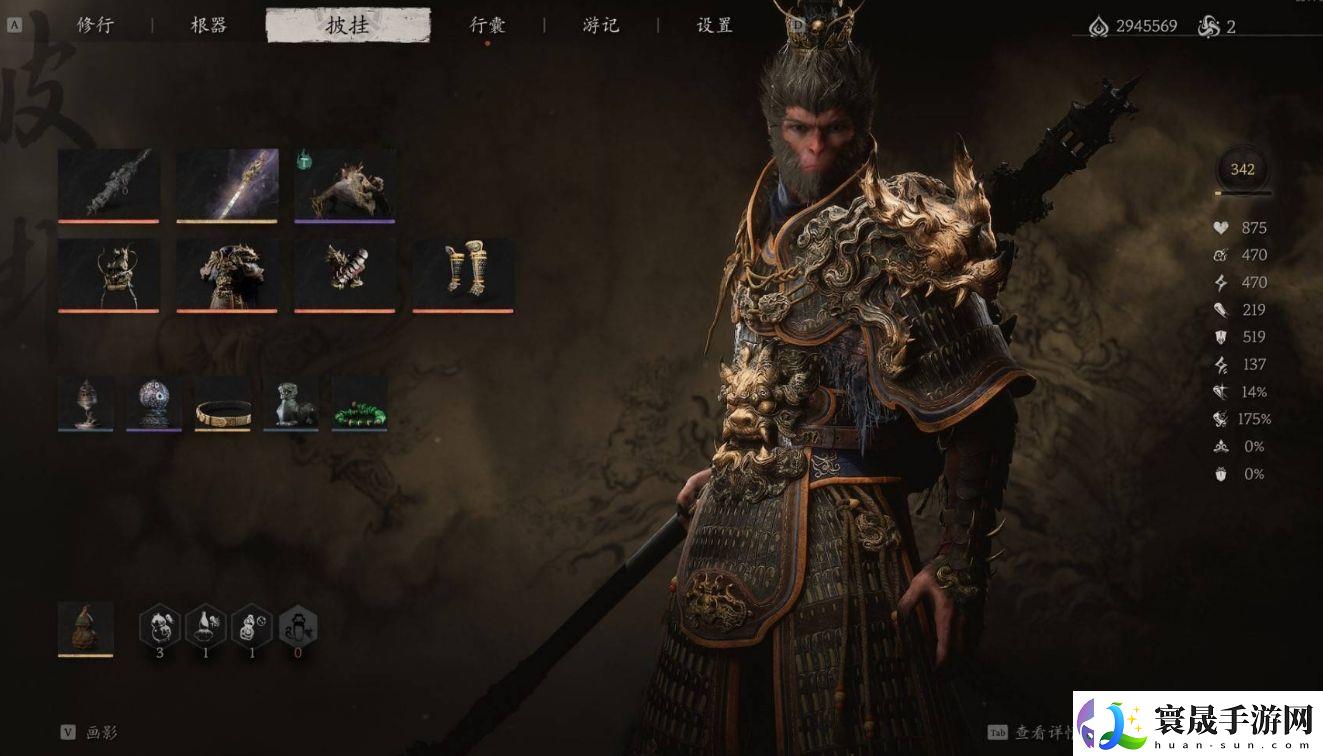Select the golden headgear armor slot
Viewport: 1323px width, 756px height.
[x=109, y=274]
